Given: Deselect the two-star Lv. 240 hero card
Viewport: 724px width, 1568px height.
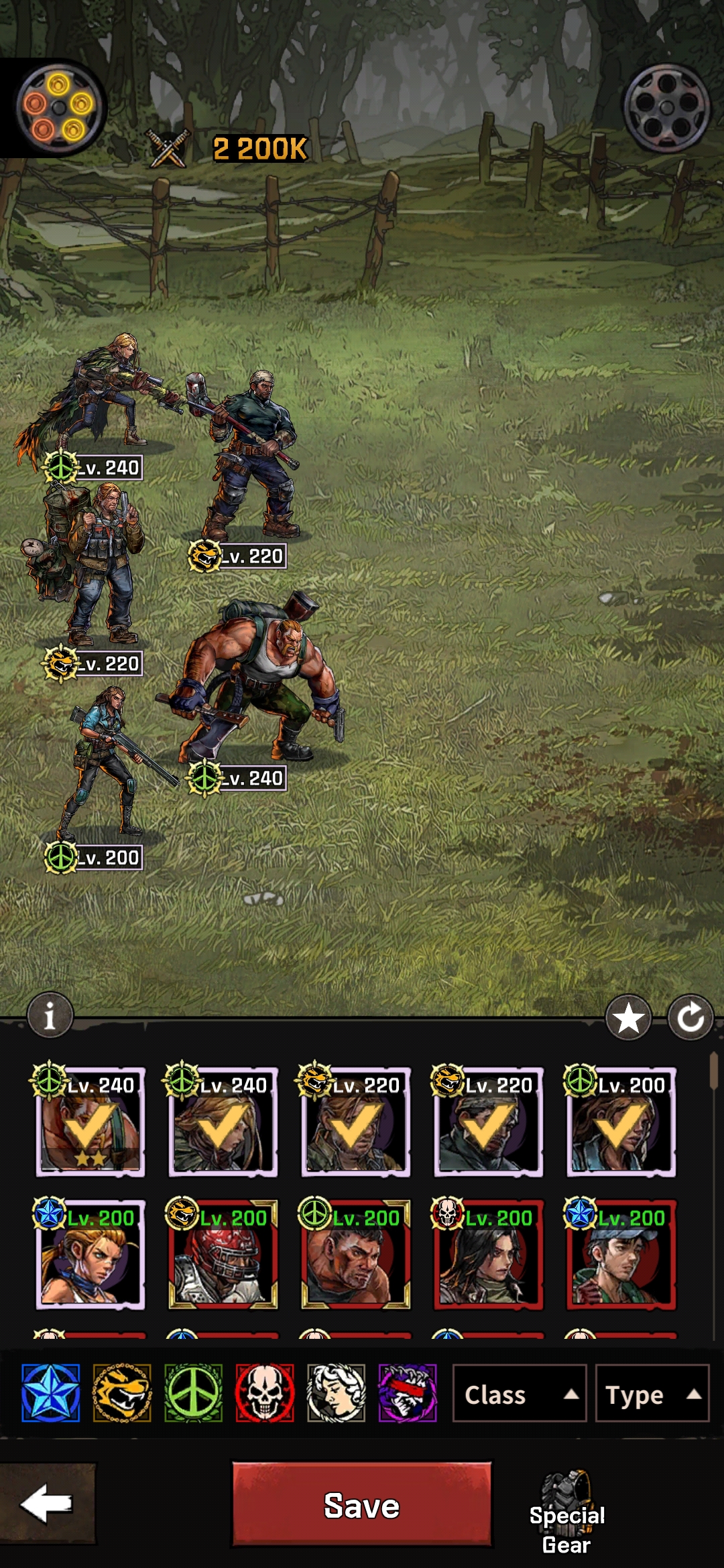Looking at the screenshot, I should pyautogui.click(x=90, y=1122).
